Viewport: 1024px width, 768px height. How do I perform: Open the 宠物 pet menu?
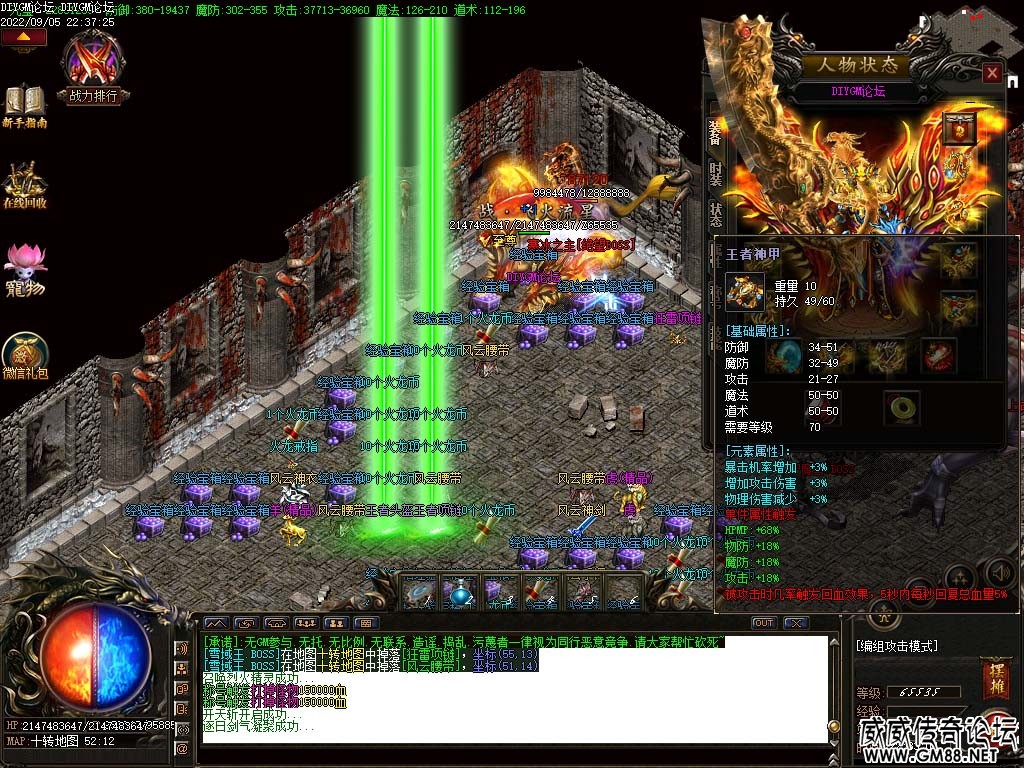(x=25, y=270)
